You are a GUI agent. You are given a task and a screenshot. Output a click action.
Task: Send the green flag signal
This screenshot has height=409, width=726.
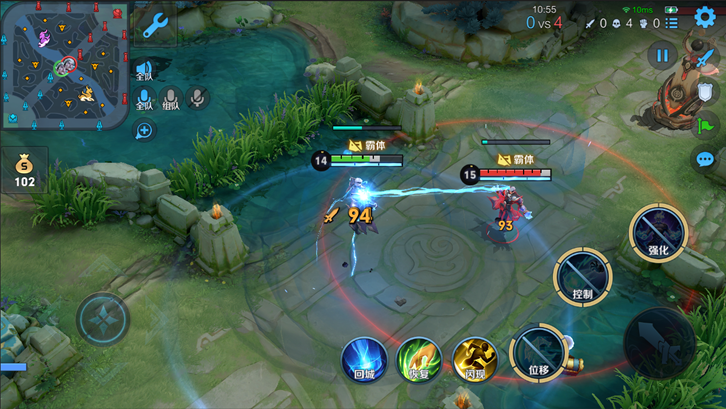pos(705,125)
